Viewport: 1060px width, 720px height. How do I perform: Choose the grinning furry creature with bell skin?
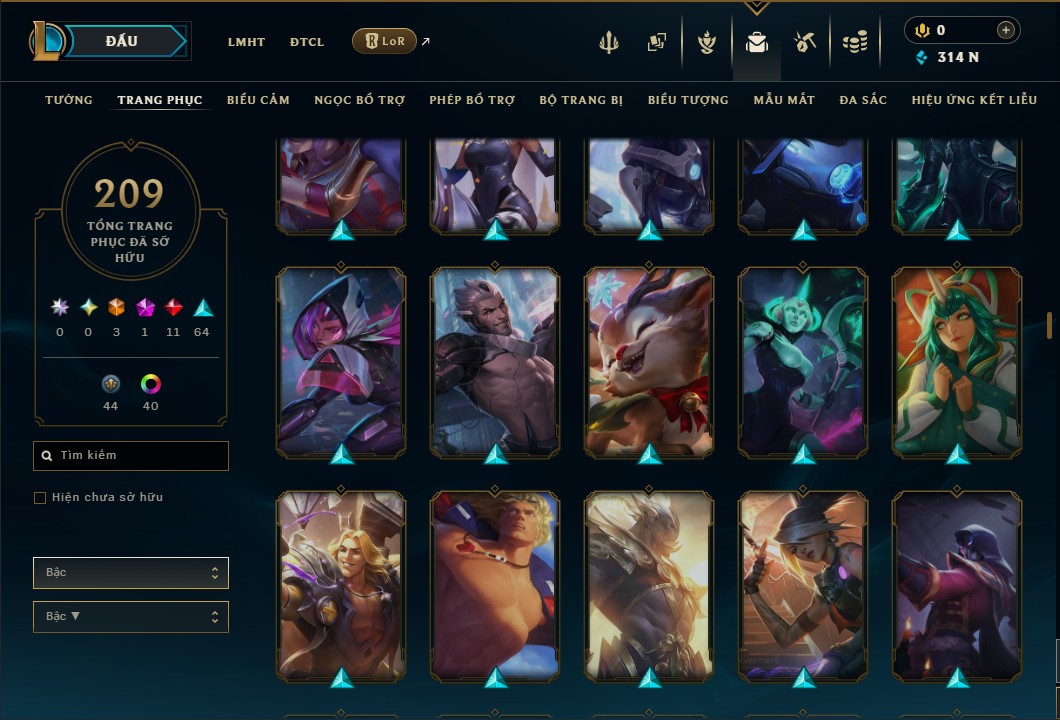tap(649, 360)
